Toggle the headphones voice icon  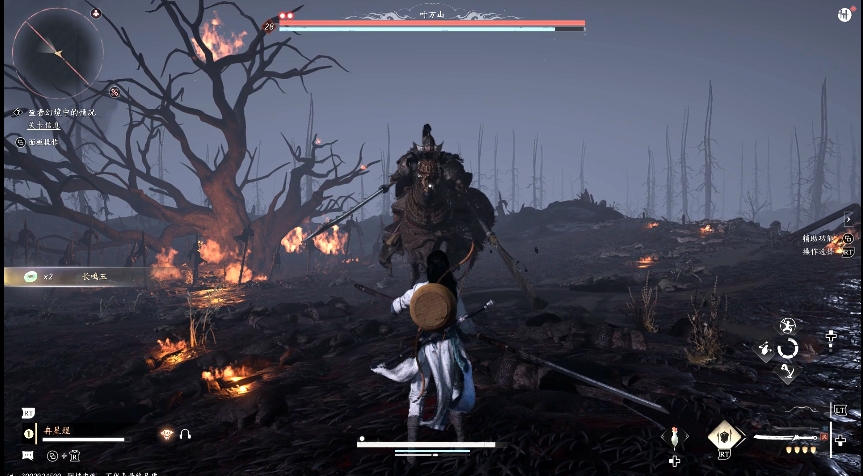click(x=185, y=434)
